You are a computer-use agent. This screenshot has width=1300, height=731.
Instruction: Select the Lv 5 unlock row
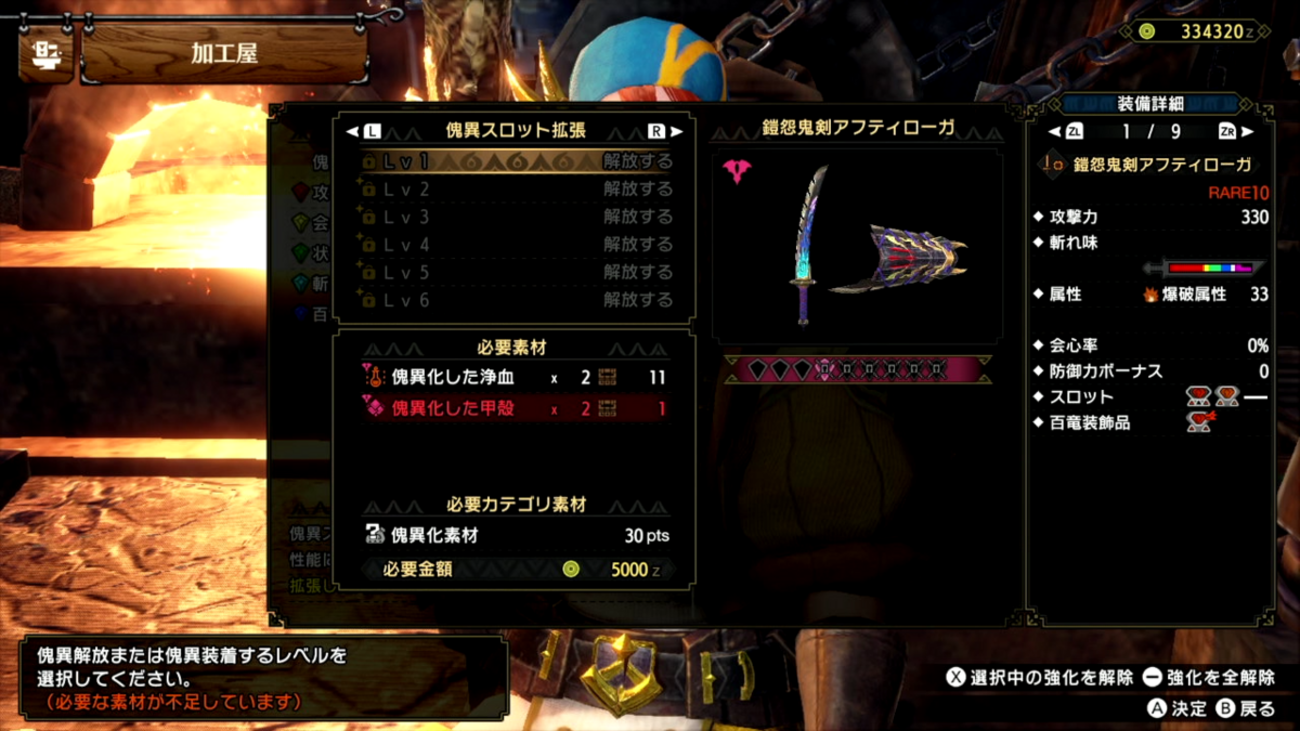516,272
